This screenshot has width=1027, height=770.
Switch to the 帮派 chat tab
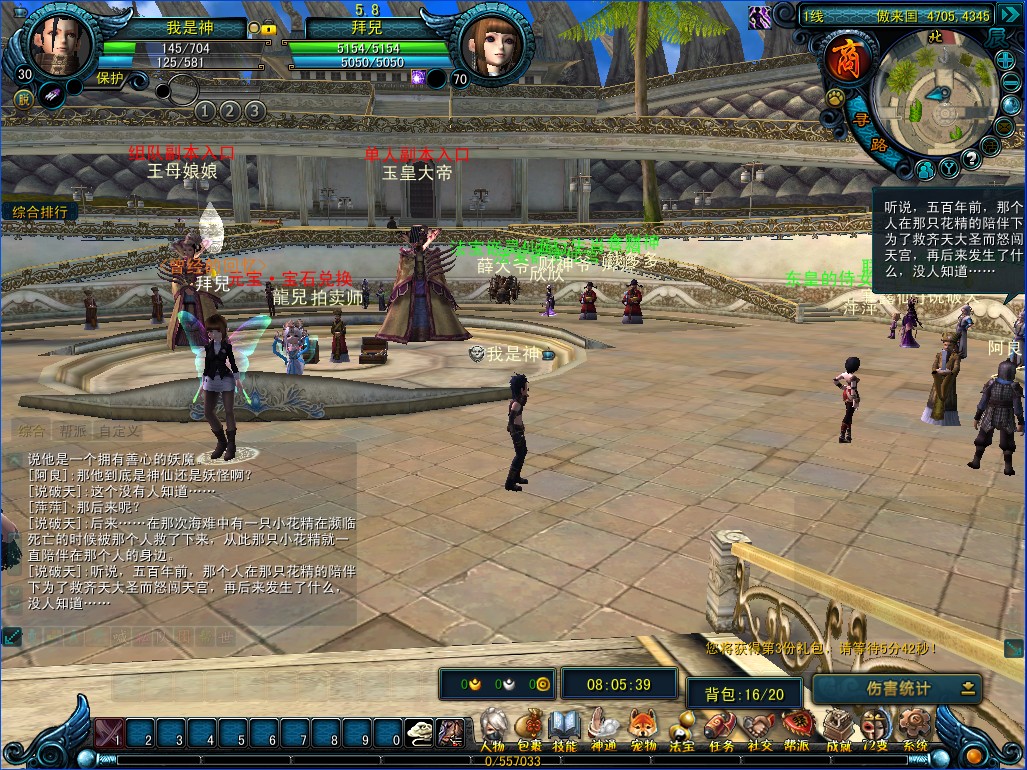tap(72, 431)
